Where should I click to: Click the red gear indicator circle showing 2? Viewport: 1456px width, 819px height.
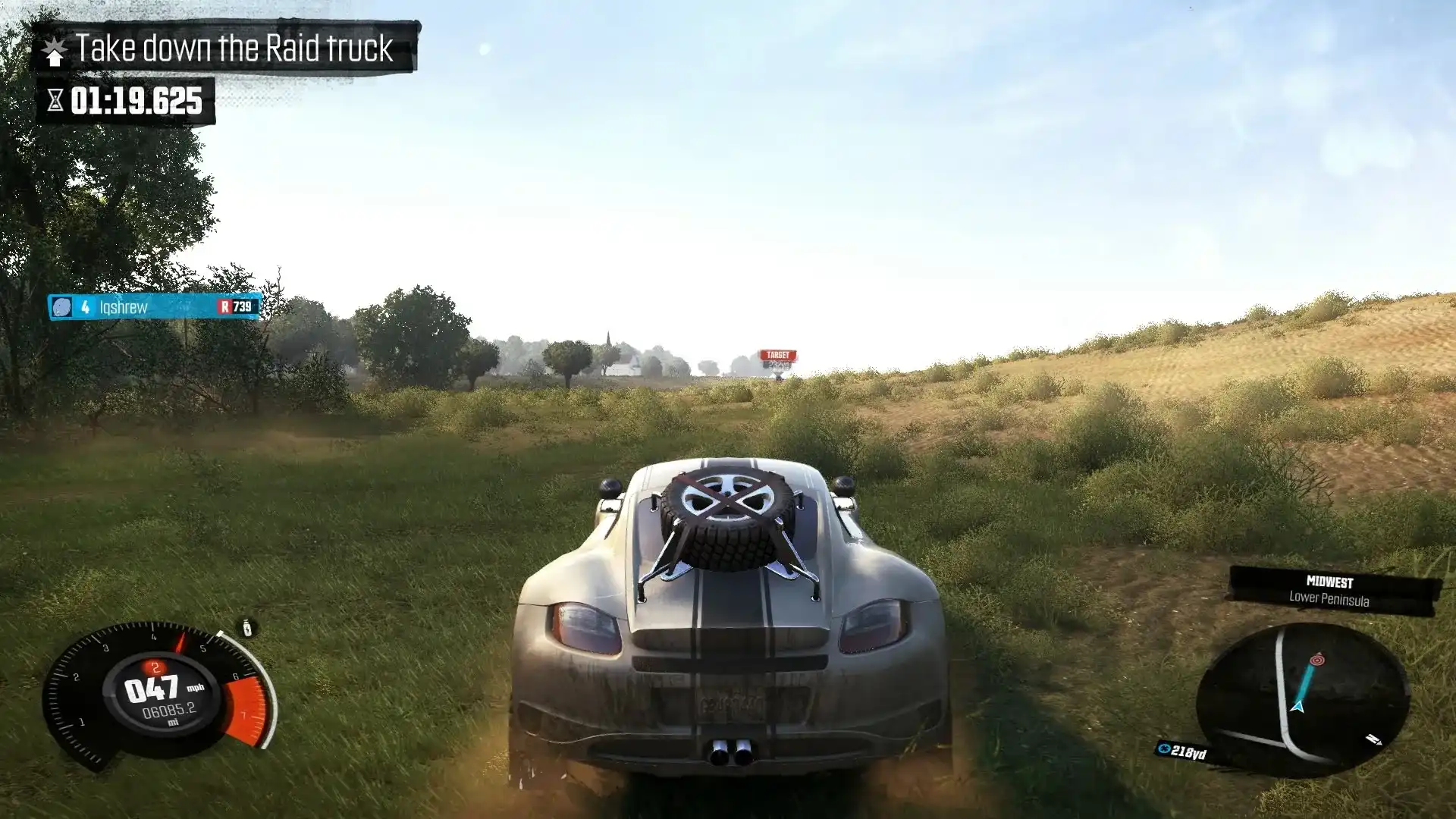click(x=155, y=667)
